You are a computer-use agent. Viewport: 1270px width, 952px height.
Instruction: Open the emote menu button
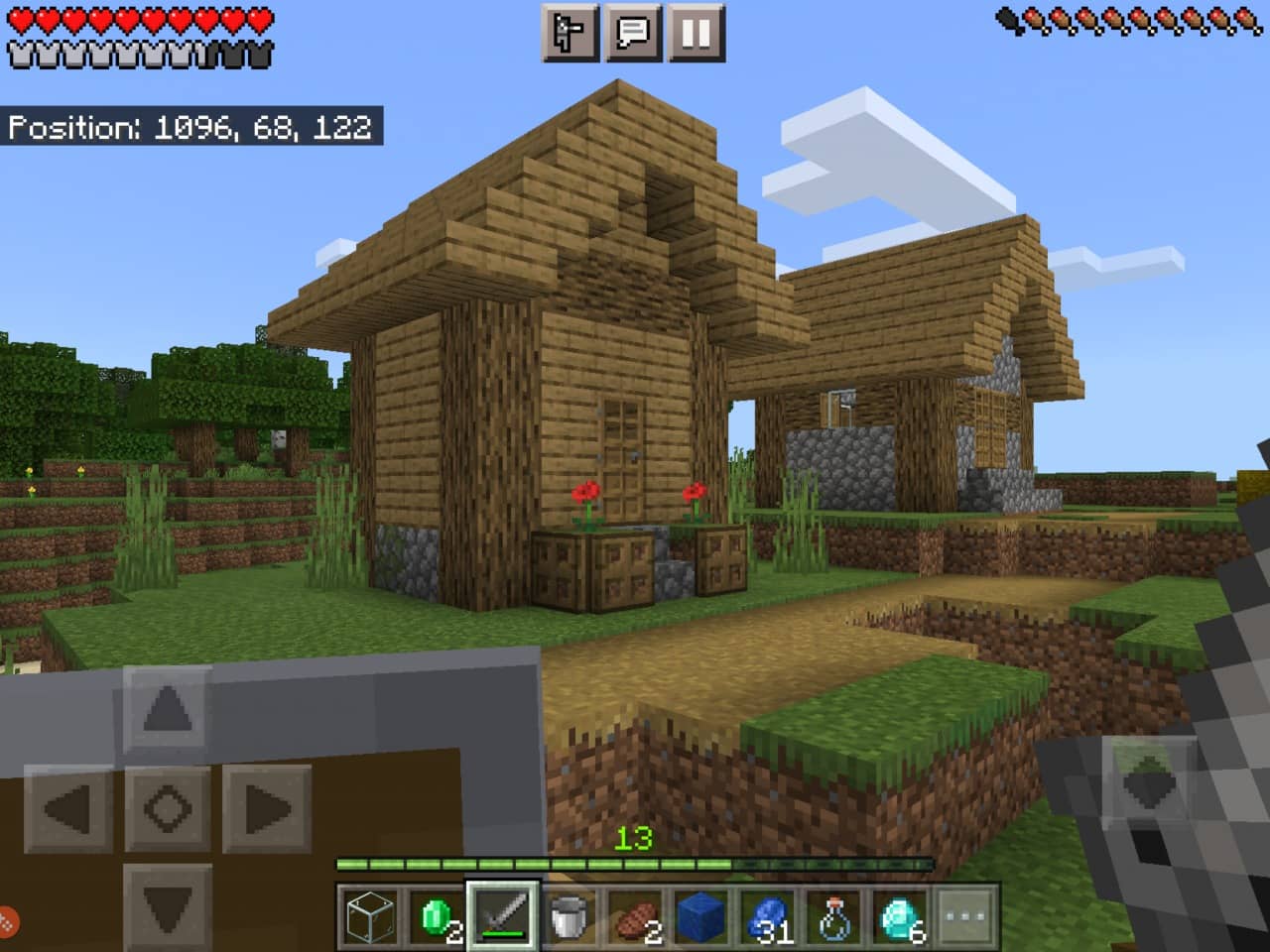click(571, 33)
